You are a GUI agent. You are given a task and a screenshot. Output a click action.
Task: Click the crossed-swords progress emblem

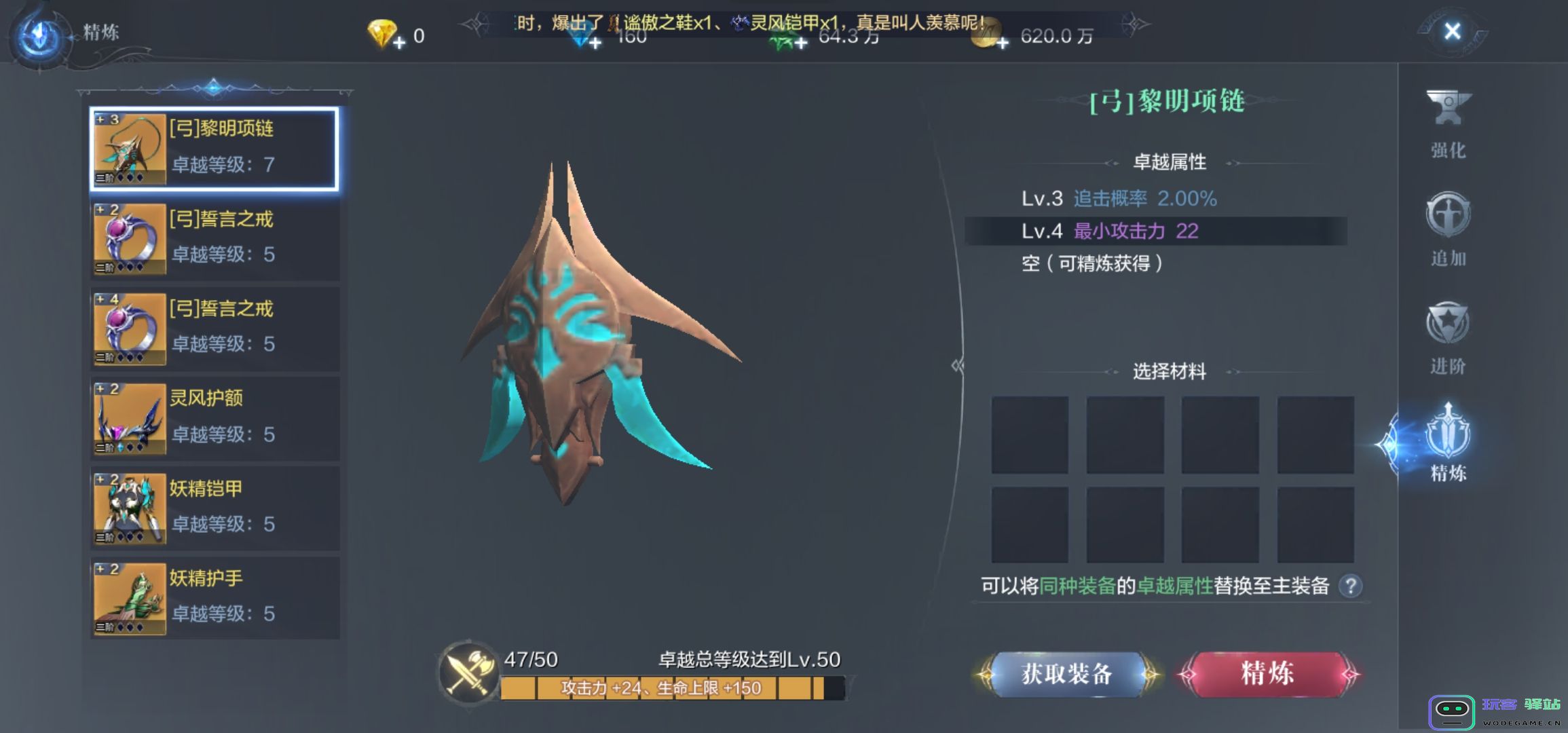[x=468, y=675]
